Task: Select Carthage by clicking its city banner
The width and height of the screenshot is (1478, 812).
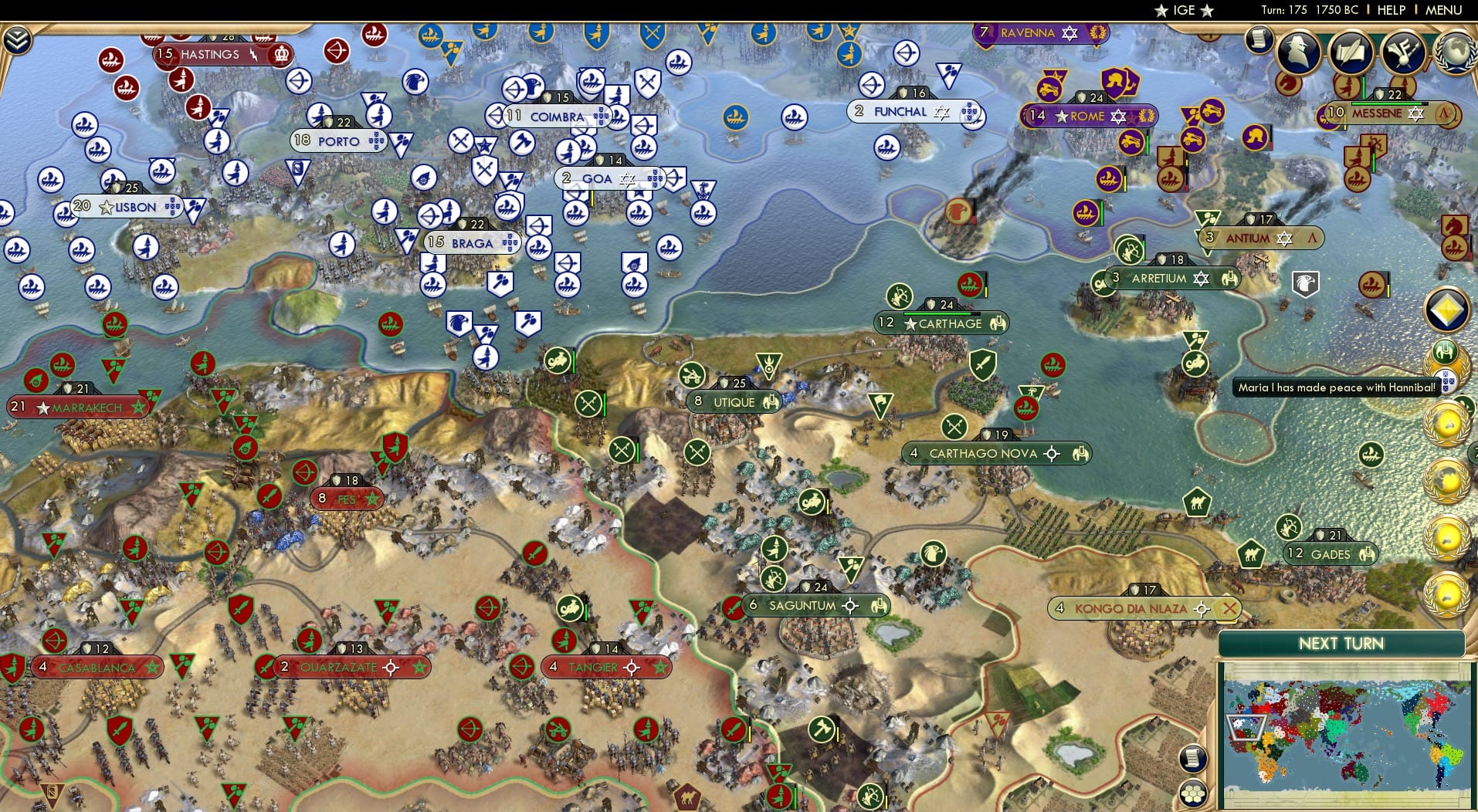Action: (942, 323)
